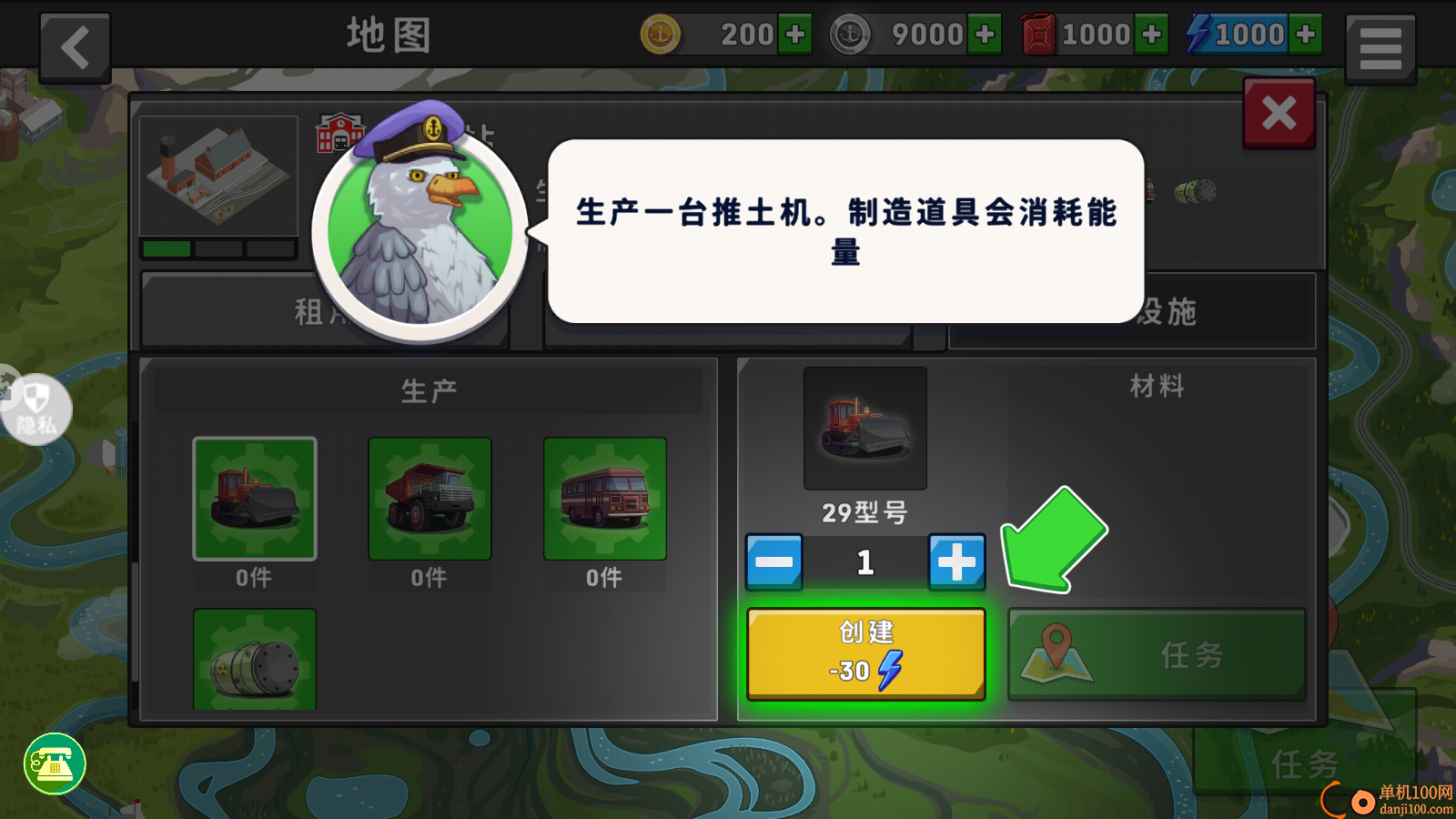Tap the factory progress bar segment
This screenshot has width=1456, height=819.
click(167, 250)
